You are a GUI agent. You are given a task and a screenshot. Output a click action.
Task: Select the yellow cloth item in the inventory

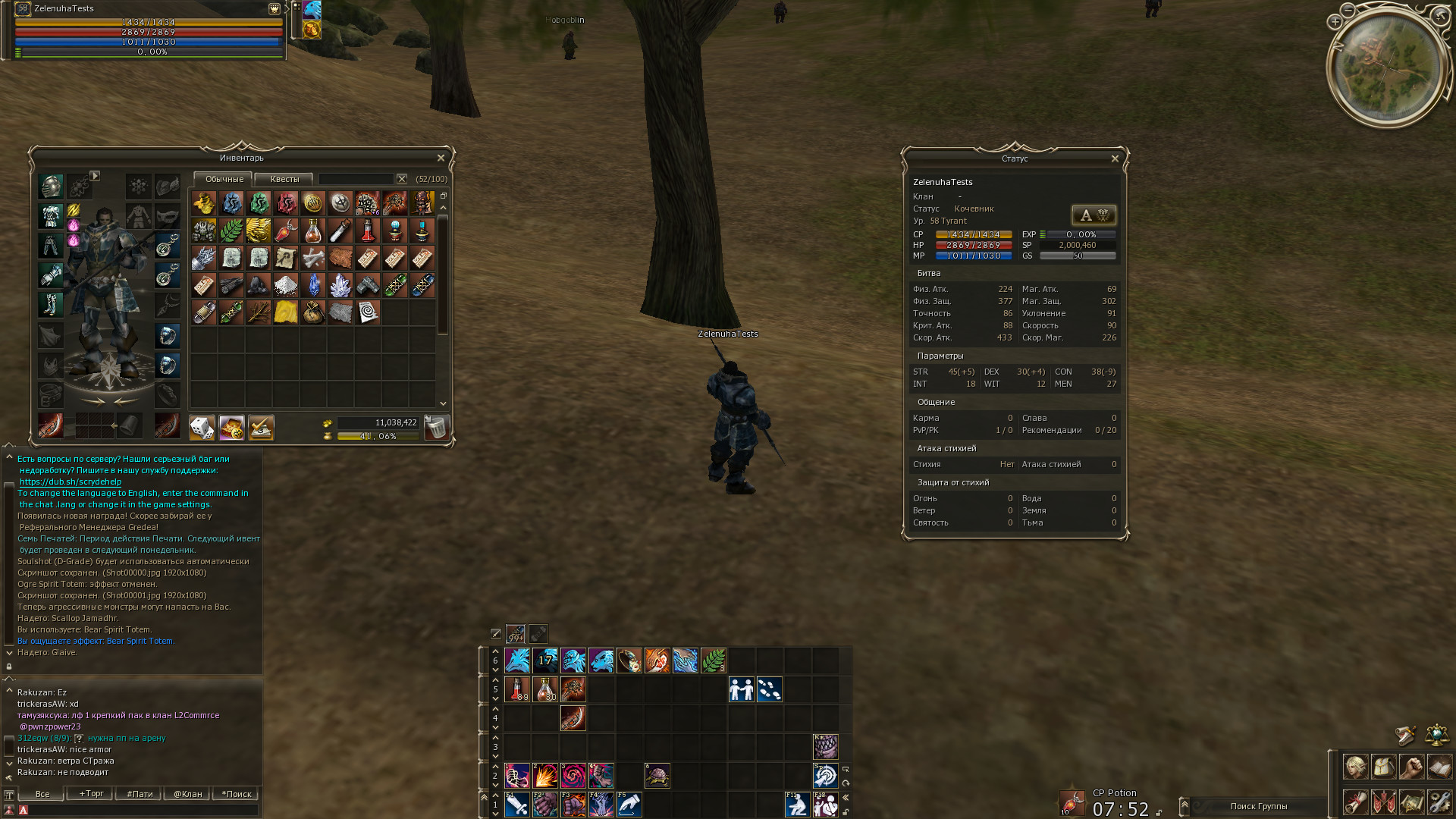click(x=286, y=312)
